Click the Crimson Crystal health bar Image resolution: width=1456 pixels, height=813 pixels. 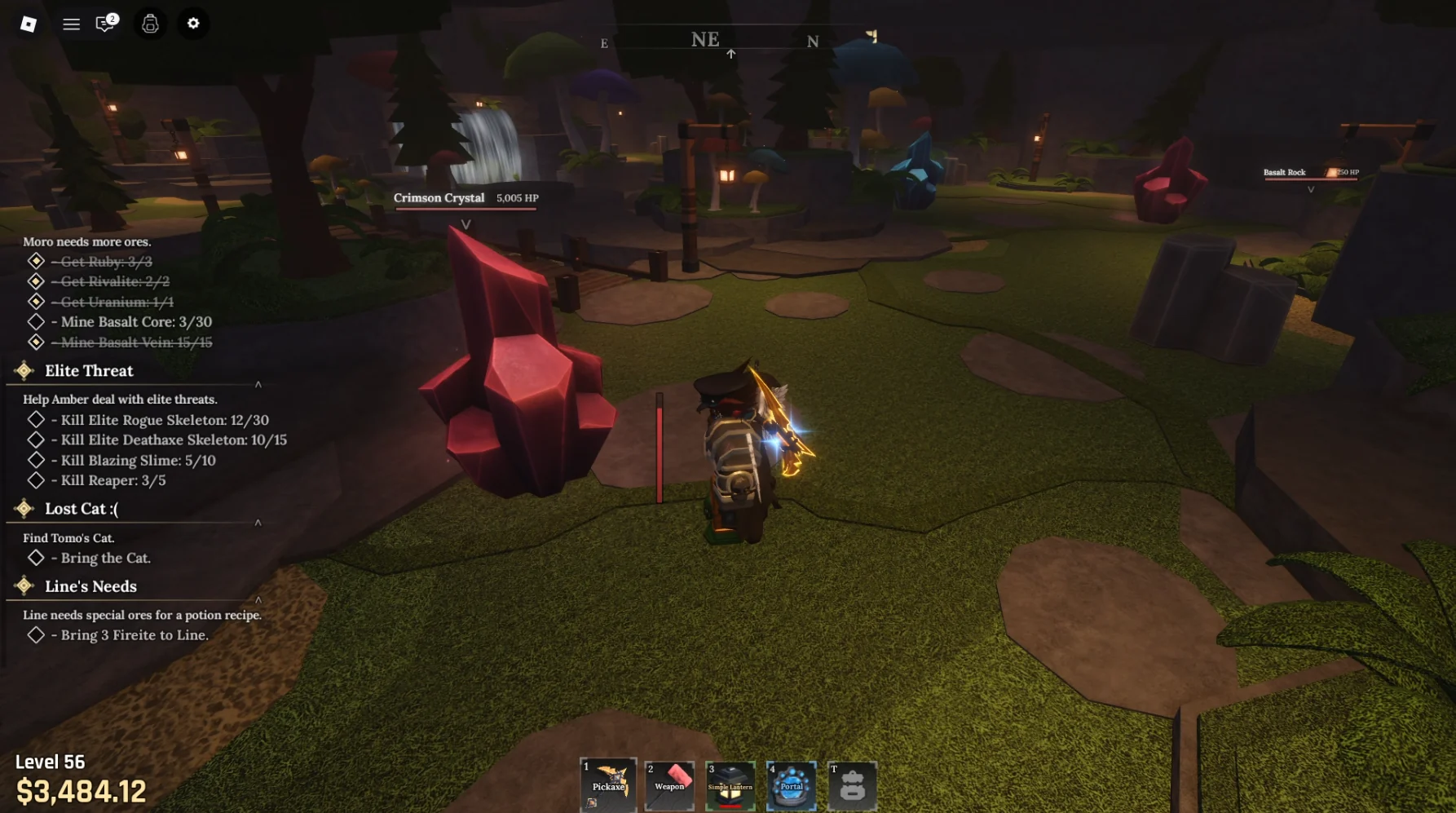click(x=465, y=209)
